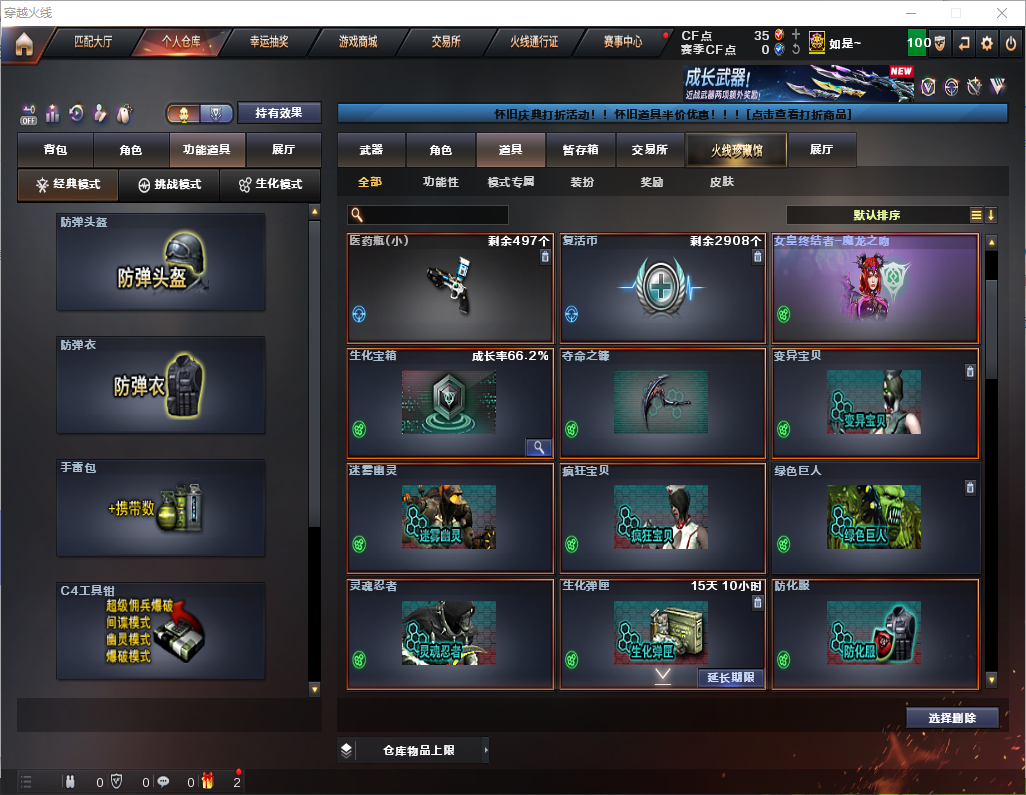The height and width of the screenshot is (795, 1026).
Task: Switch to 生化模式 biochemical mode tab
Action: (270, 185)
